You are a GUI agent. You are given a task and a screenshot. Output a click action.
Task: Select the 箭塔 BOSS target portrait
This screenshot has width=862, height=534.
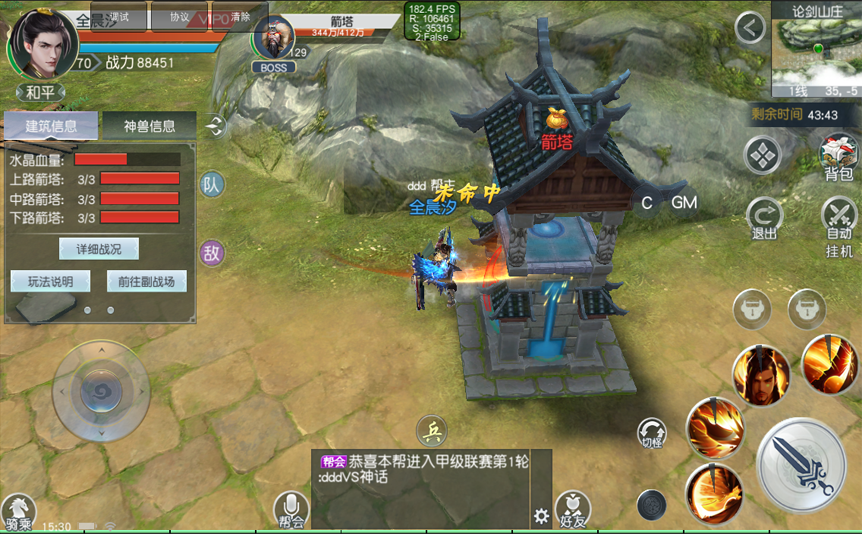pyautogui.click(x=272, y=40)
